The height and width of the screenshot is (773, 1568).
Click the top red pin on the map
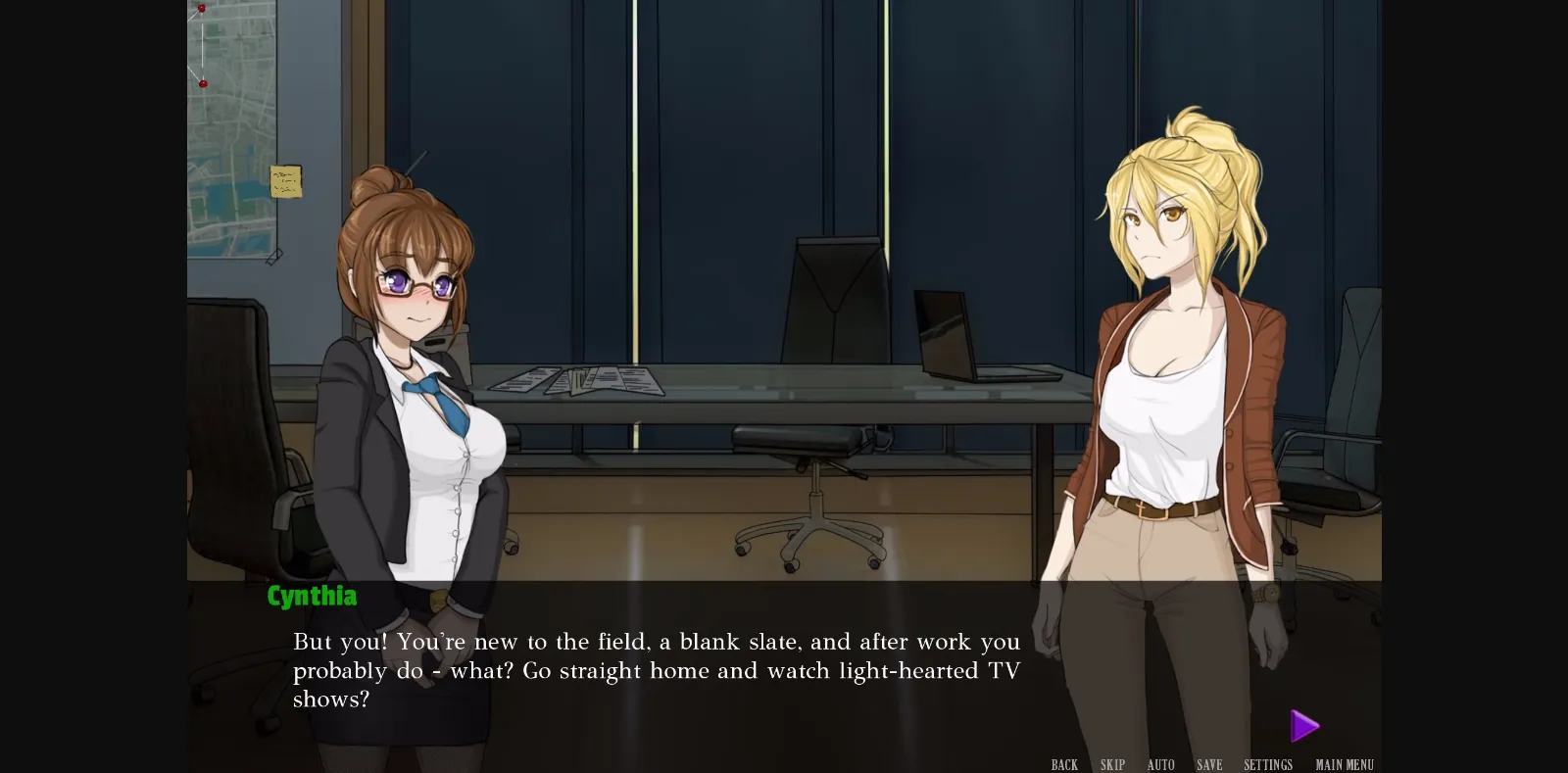200,8
